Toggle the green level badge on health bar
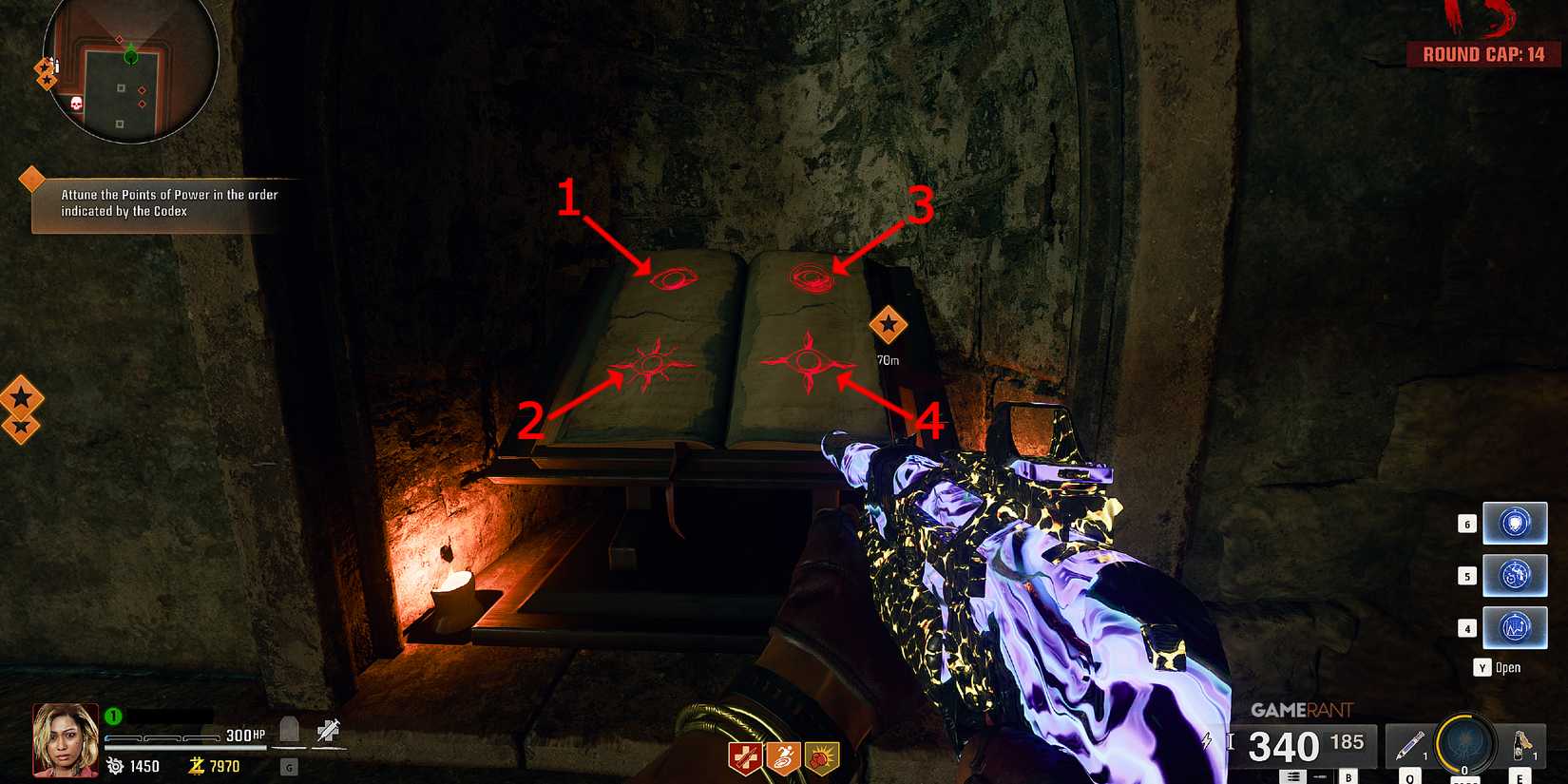This screenshot has width=1568, height=784. pos(111,715)
